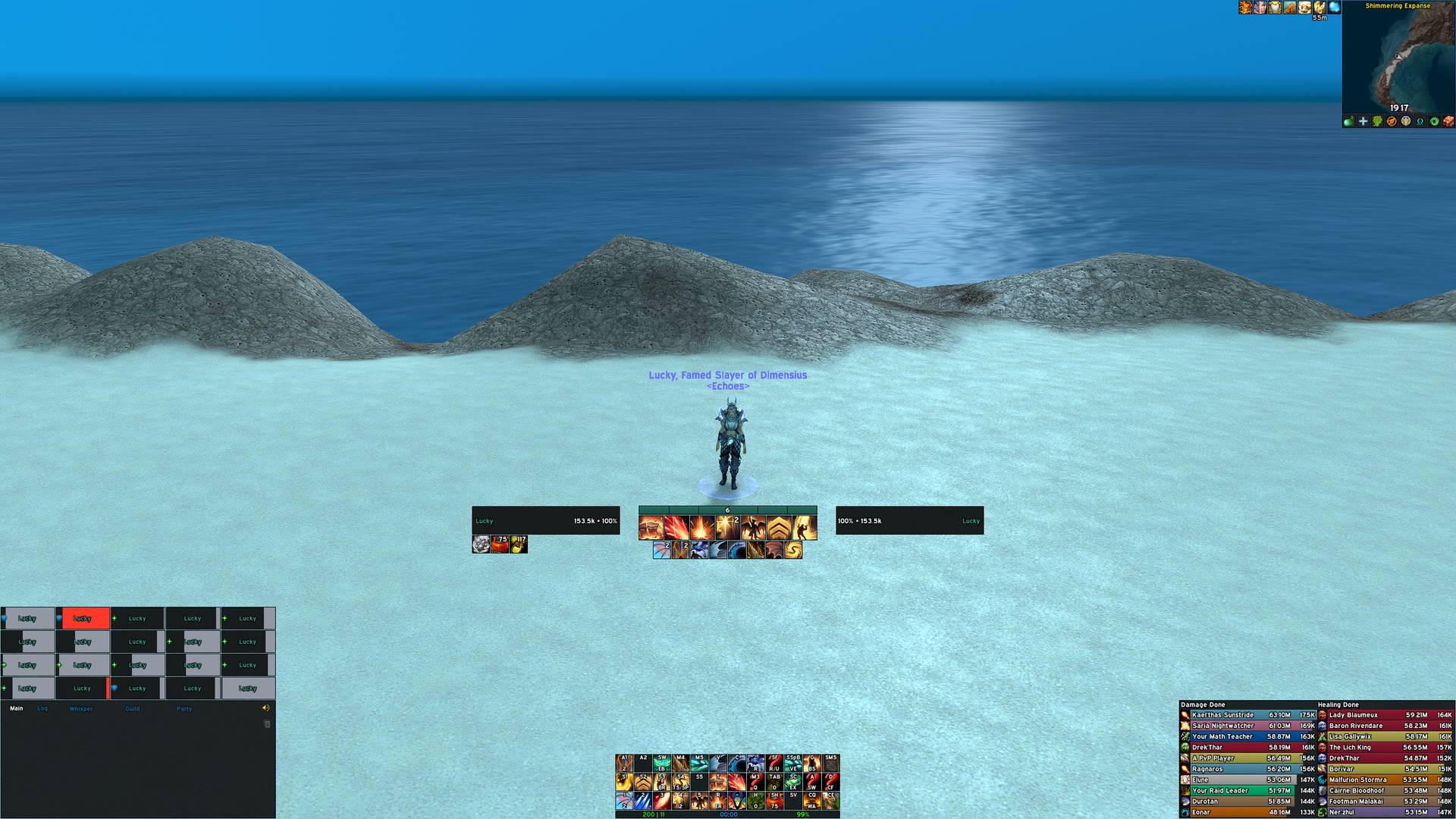The height and width of the screenshot is (819, 1456).
Task: Open the Shimmering Expanse minimap
Action: [x=1398, y=61]
